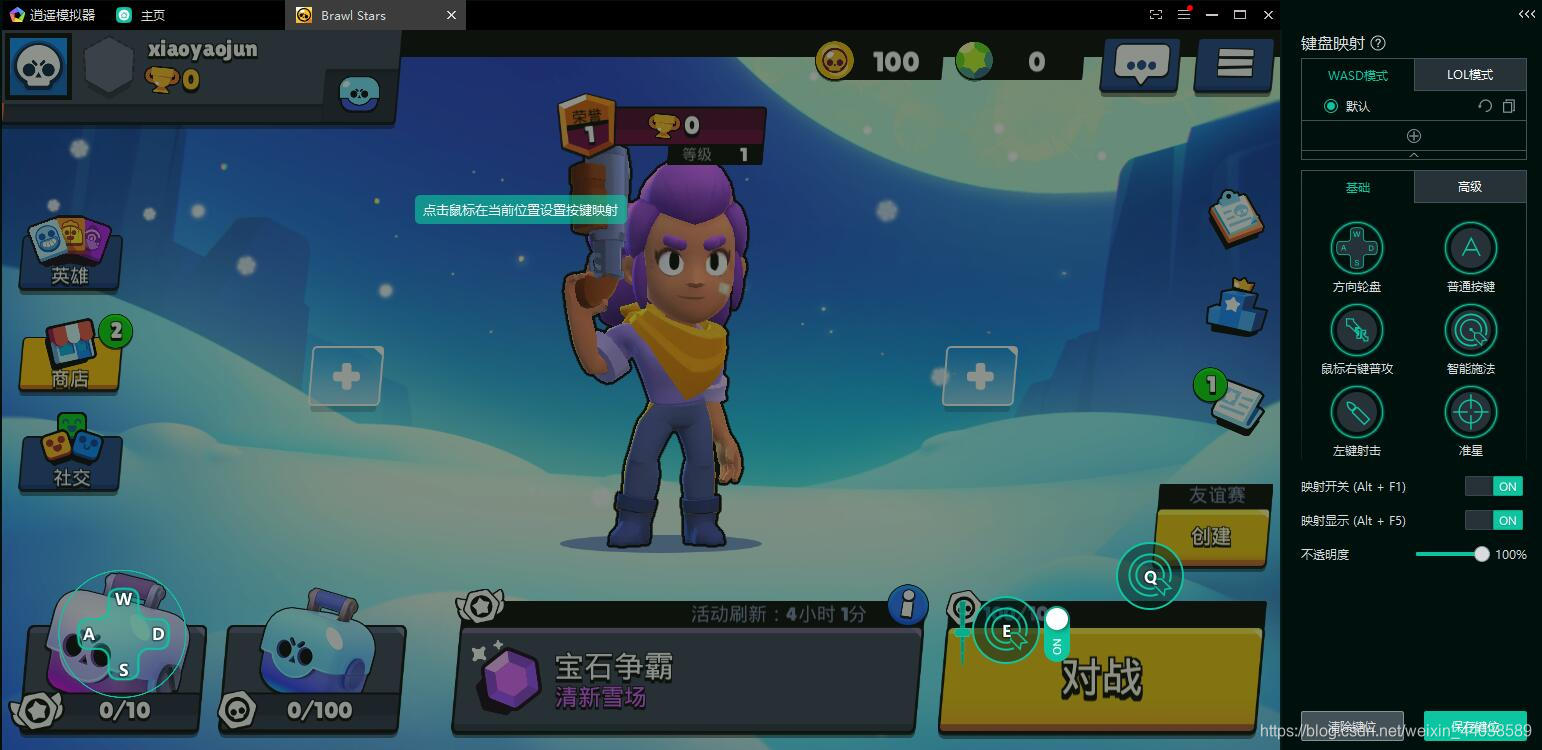
Task: Switch to LOL模式 keymapping tab
Action: coord(1470,75)
